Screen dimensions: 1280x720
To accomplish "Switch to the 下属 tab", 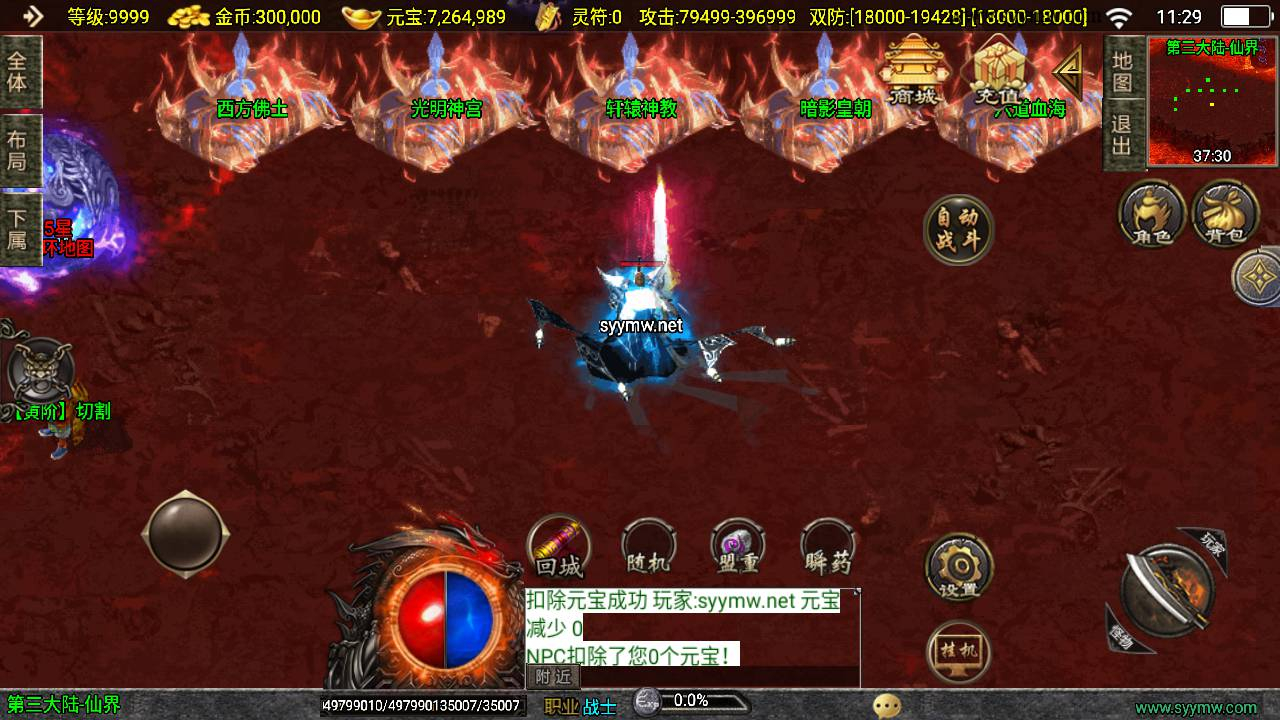I will (x=19, y=229).
